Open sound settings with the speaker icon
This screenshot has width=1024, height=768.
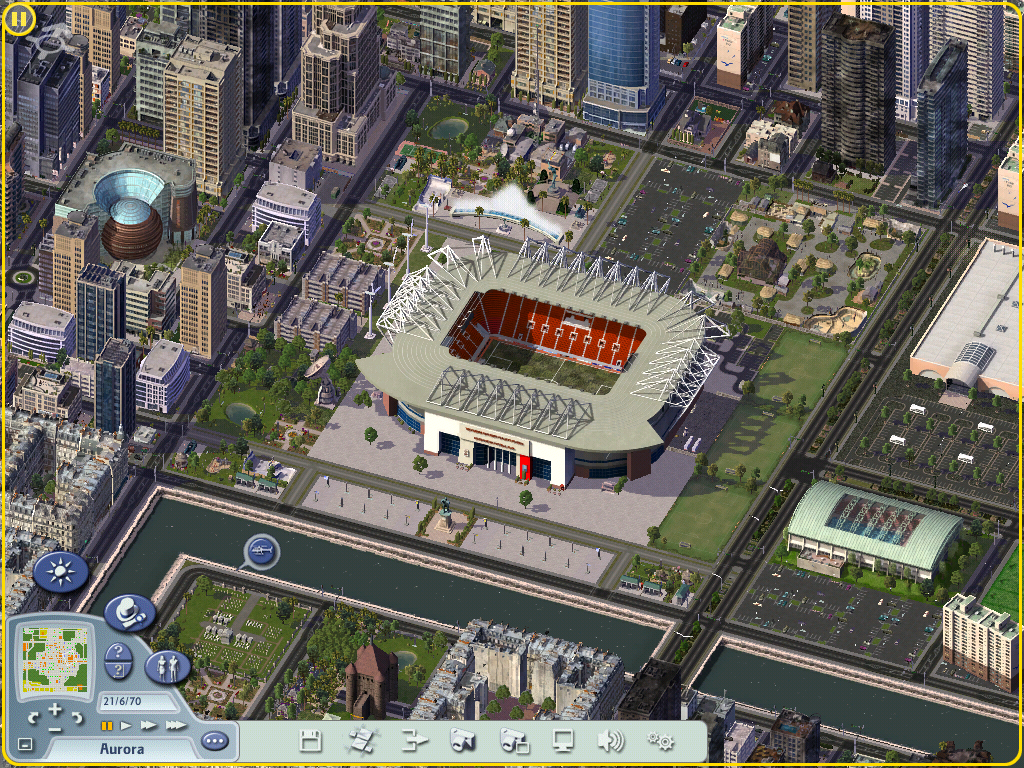click(x=610, y=741)
